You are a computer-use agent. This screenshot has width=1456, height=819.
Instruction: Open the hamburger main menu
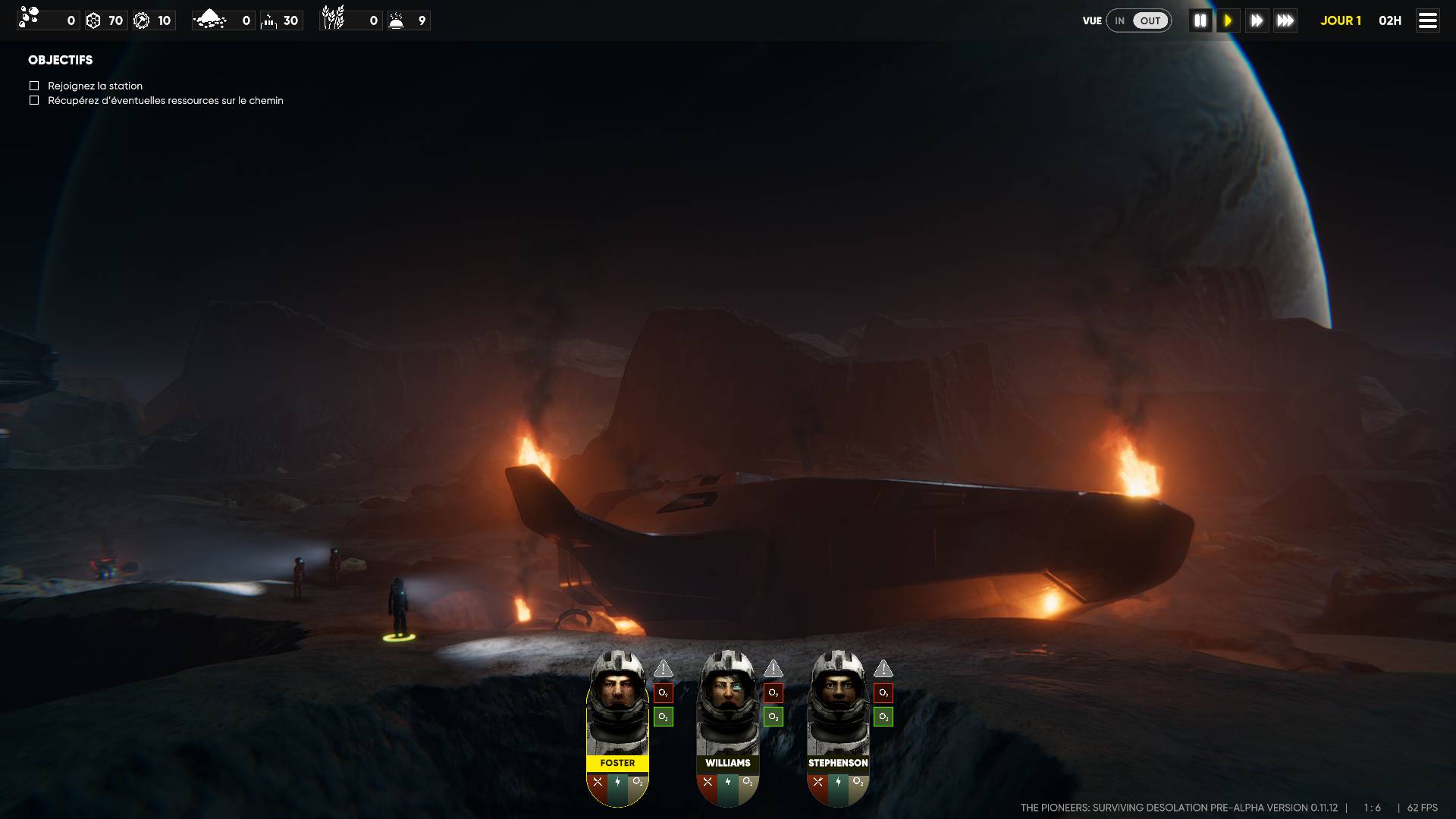coord(1427,20)
